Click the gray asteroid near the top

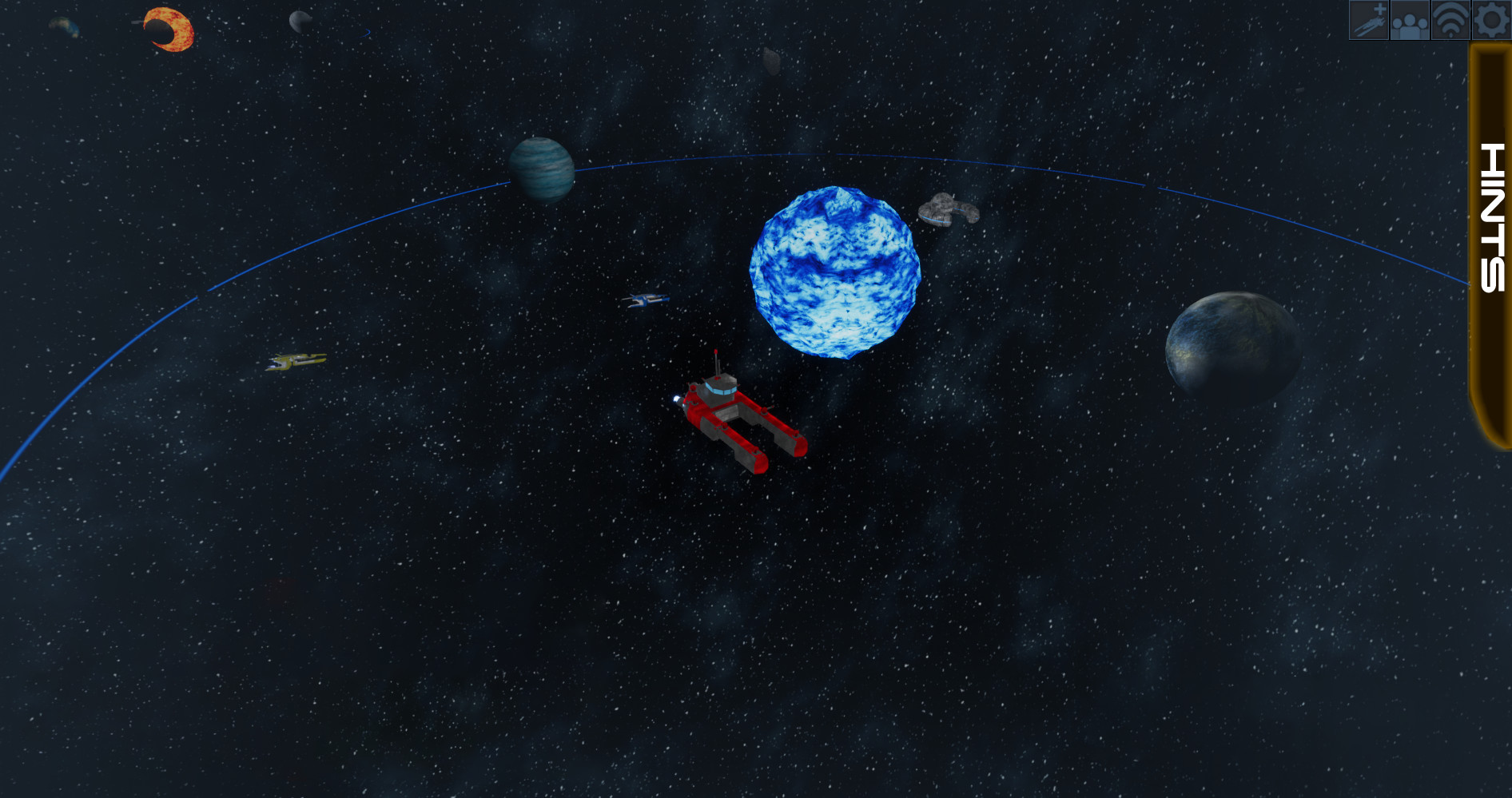tap(770, 60)
